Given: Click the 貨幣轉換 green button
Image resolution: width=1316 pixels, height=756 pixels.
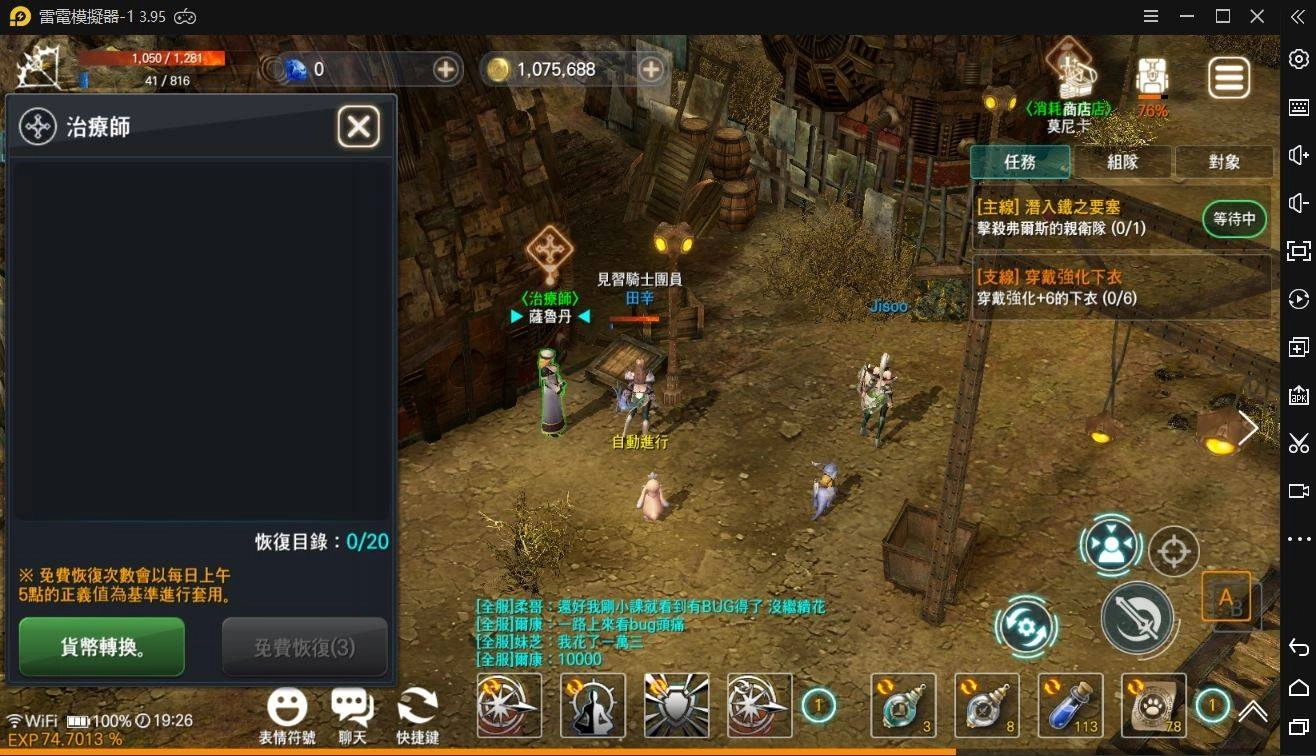Looking at the screenshot, I should click(102, 647).
